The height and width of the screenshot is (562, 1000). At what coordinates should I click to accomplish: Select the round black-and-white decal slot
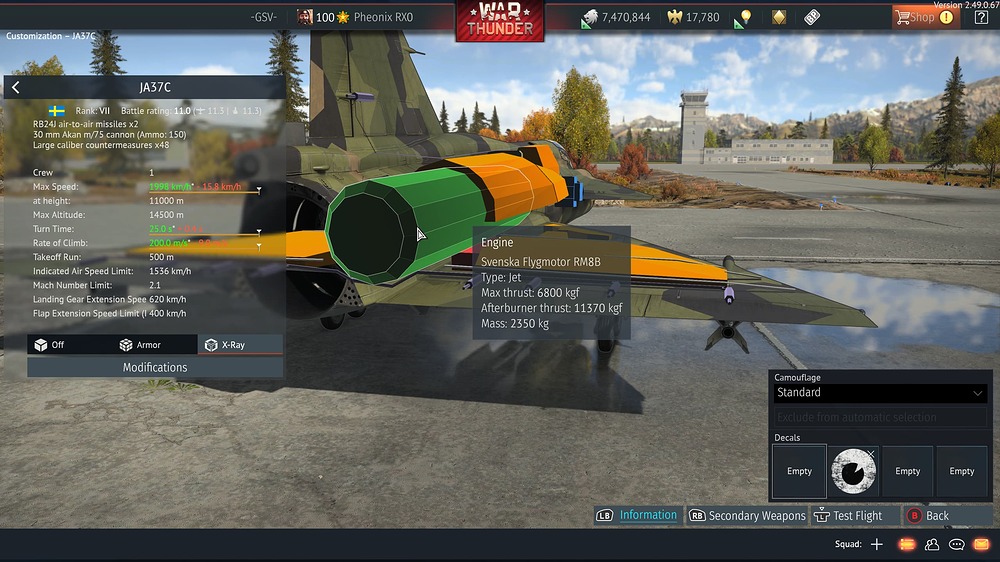coord(853,471)
